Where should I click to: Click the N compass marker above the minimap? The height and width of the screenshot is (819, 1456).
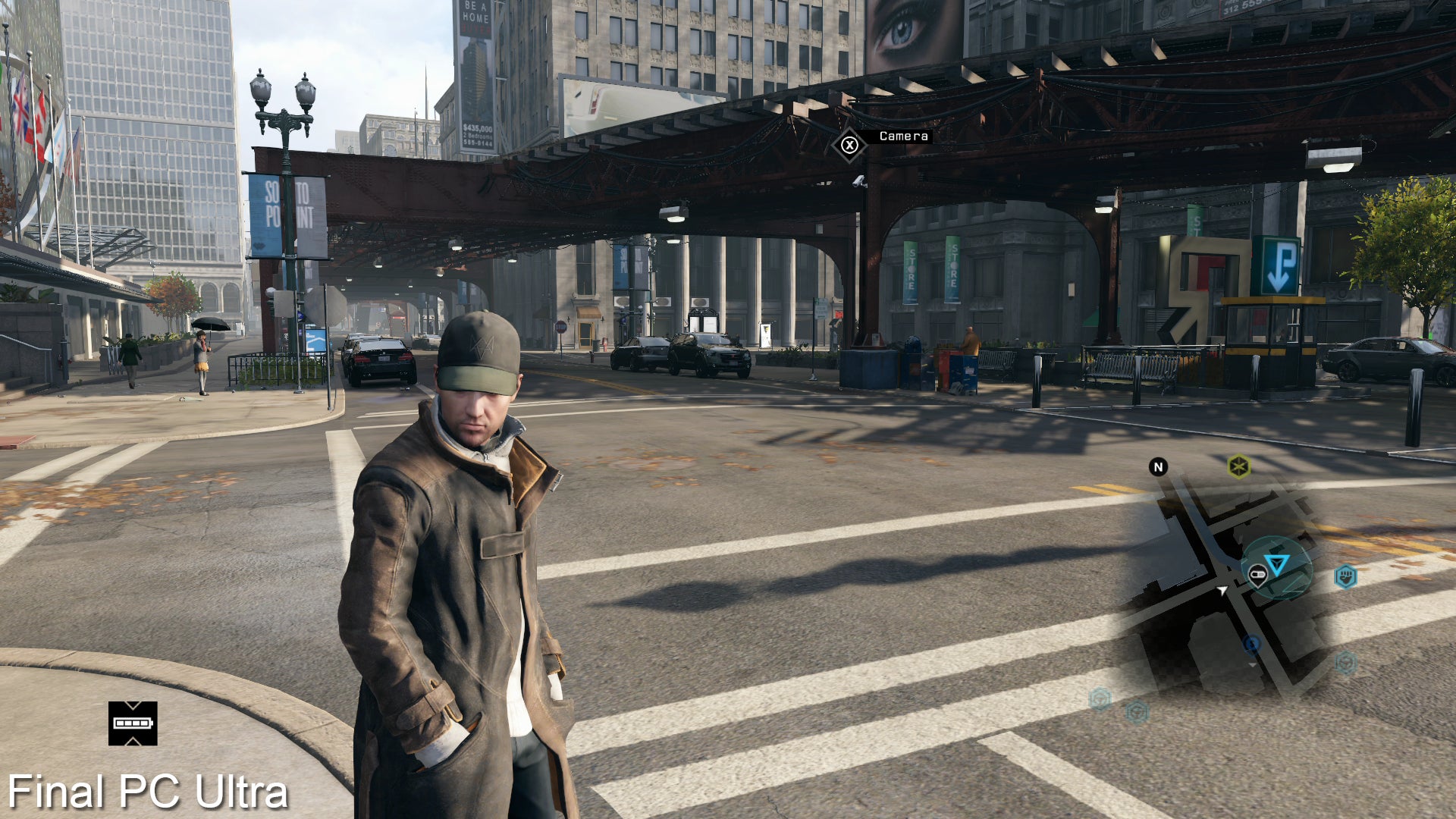1158,467
